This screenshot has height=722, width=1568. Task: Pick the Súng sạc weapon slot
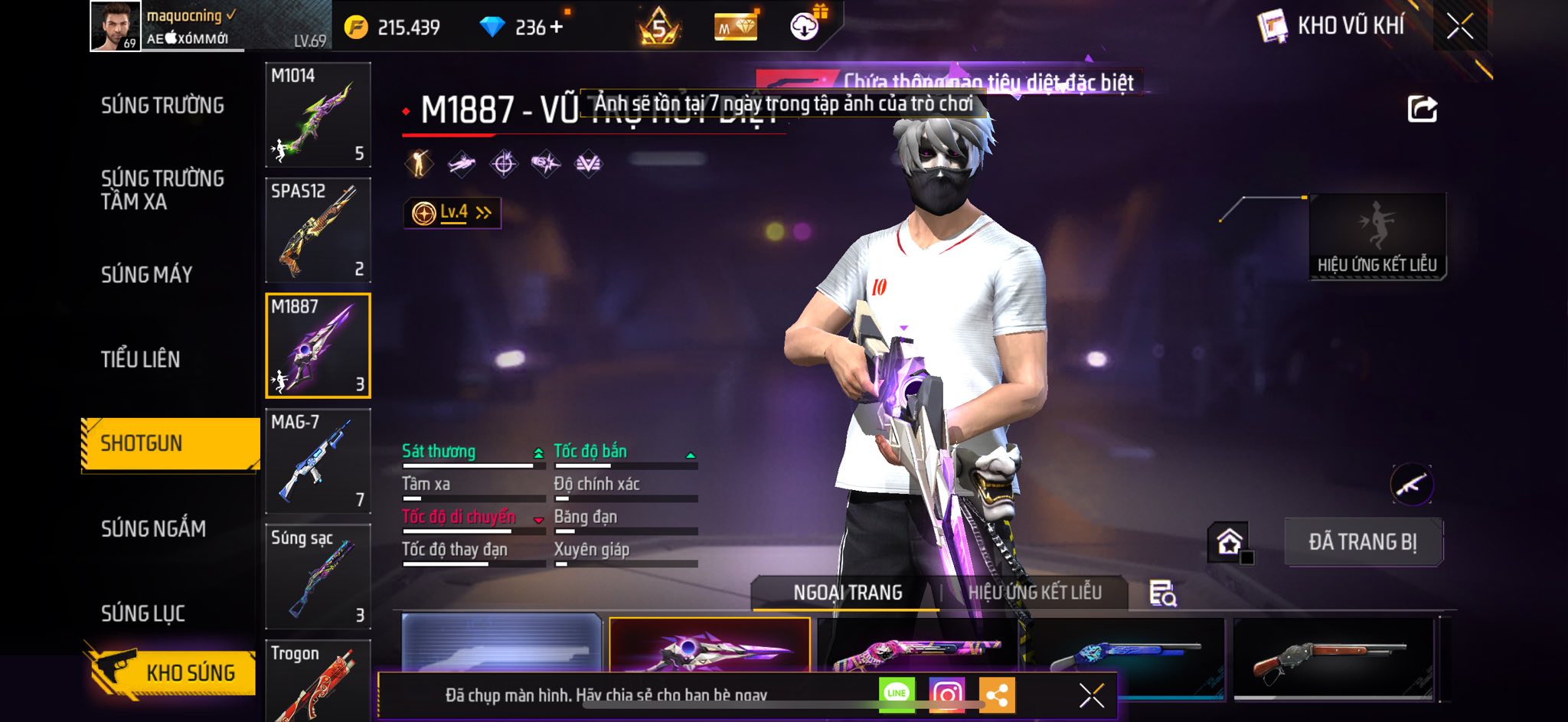click(318, 577)
